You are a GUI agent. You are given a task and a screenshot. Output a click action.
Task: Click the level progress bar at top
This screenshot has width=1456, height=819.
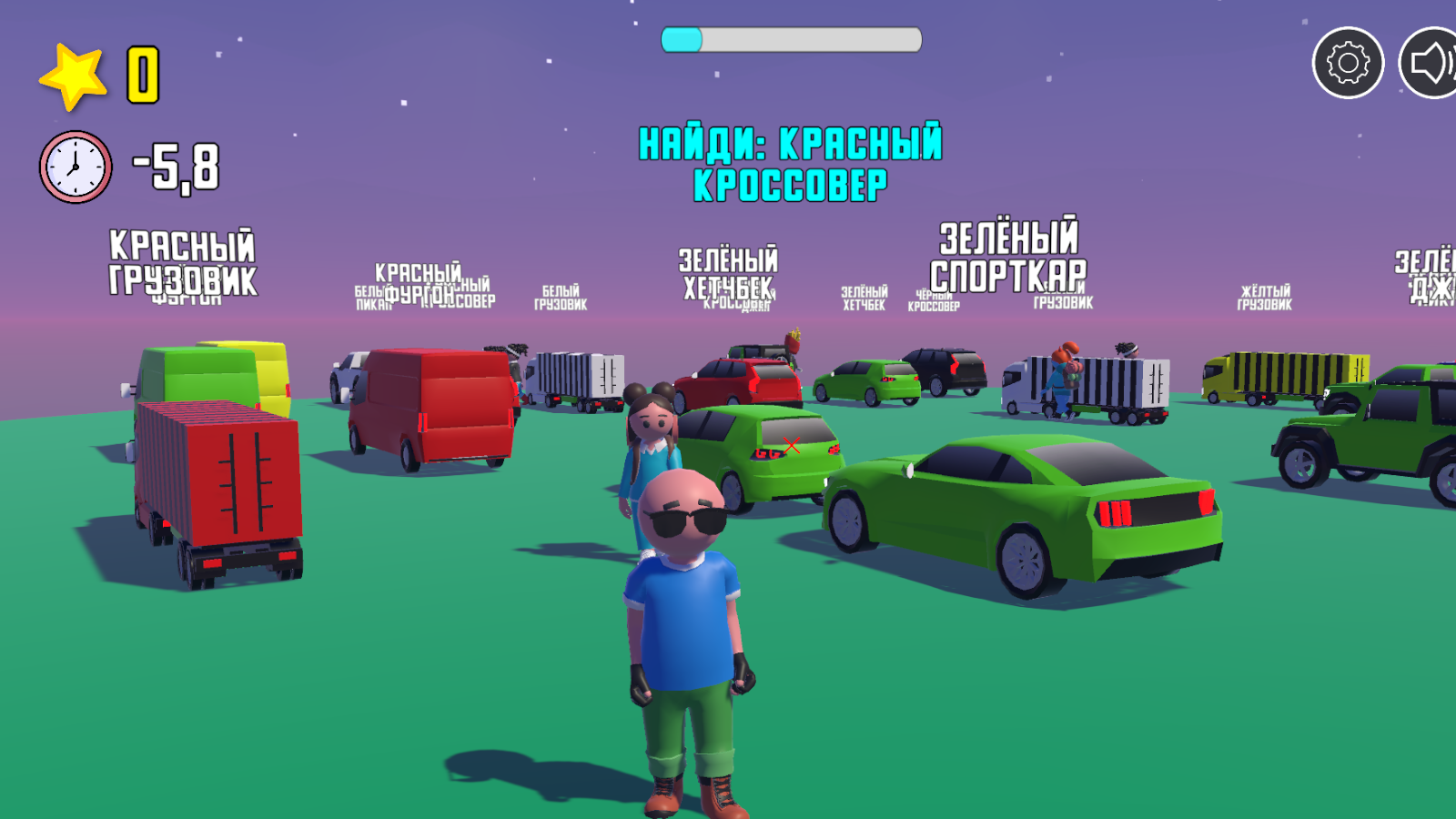pos(790,39)
